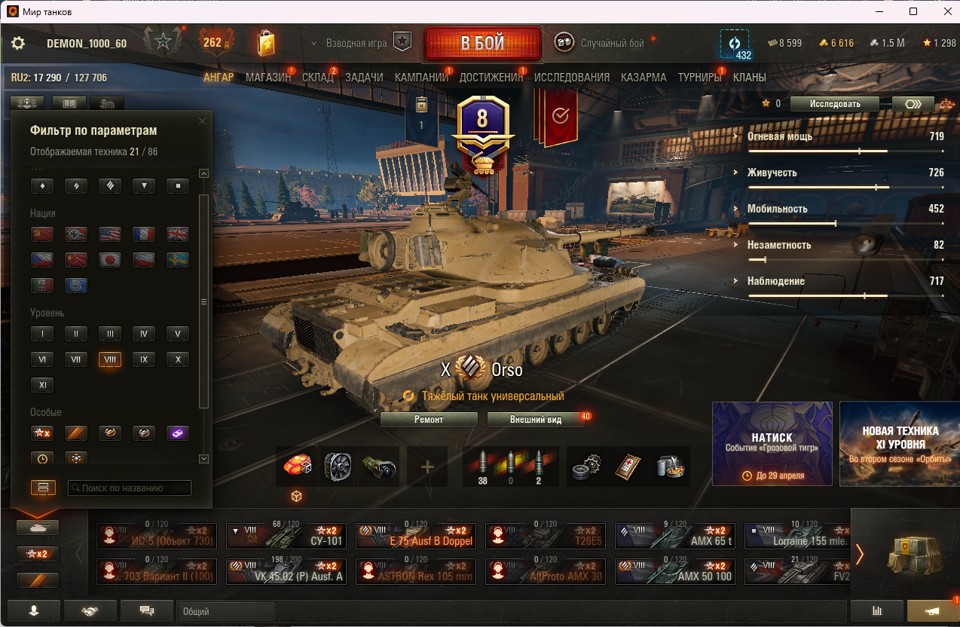
Task: Close the filter by parameters panel
Action: pos(202,121)
